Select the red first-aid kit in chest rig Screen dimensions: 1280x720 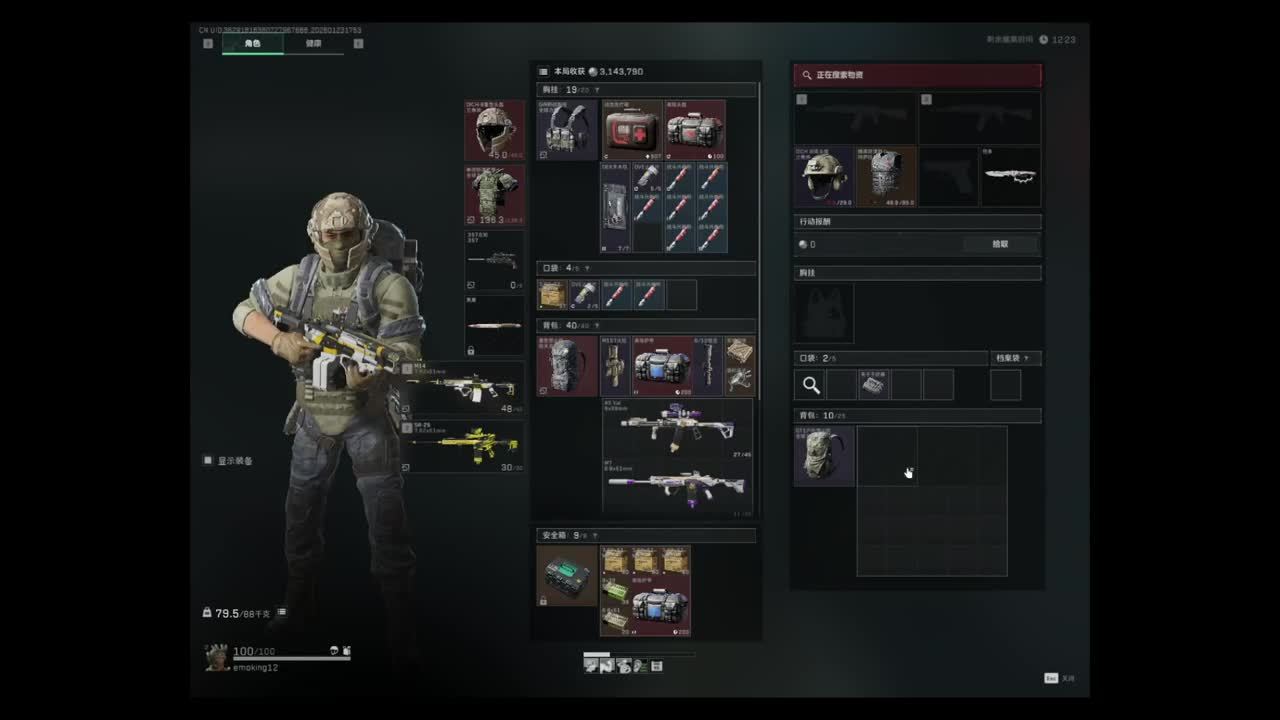click(x=632, y=130)
